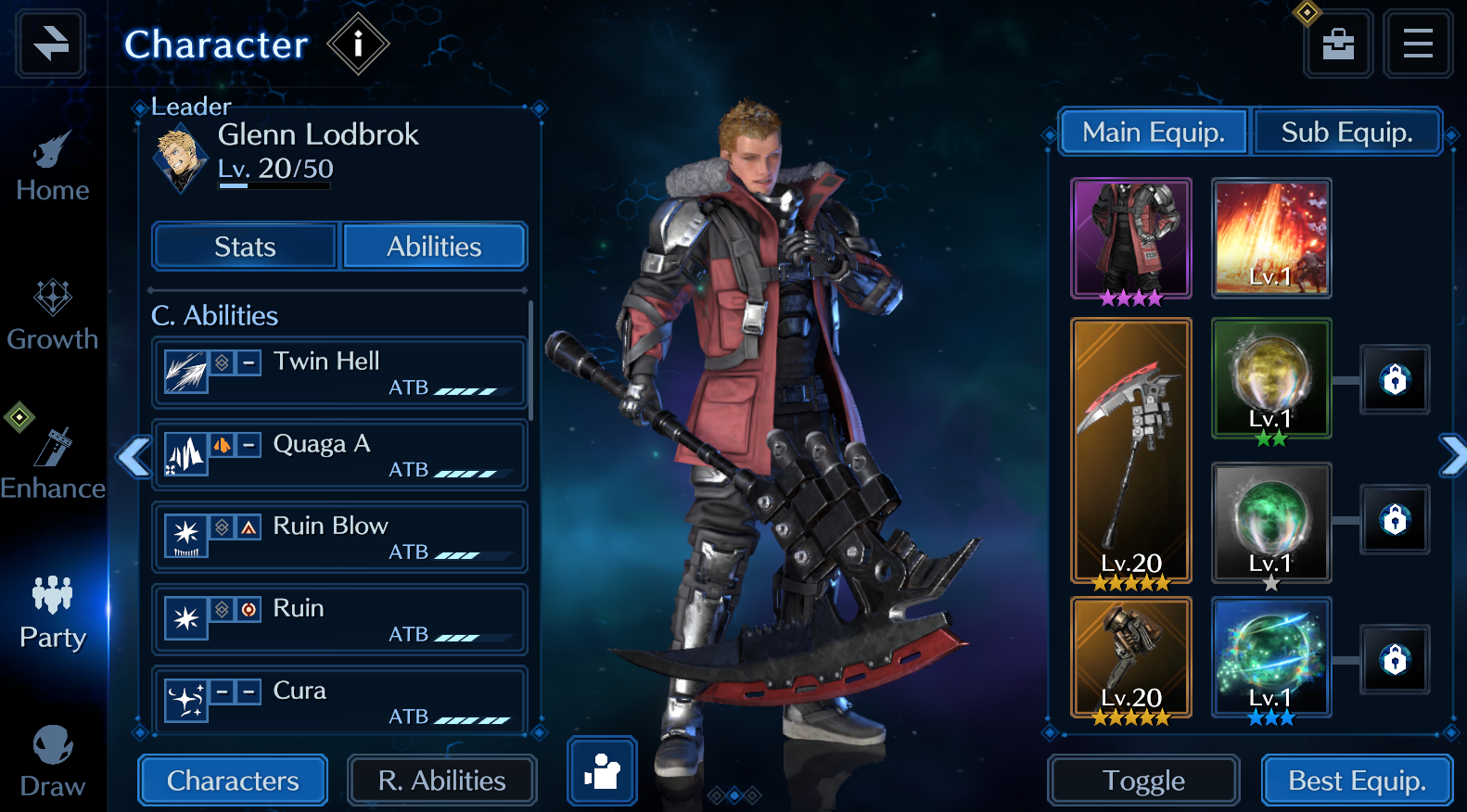
Task: Go to Home menu
Action: point(53,169)
